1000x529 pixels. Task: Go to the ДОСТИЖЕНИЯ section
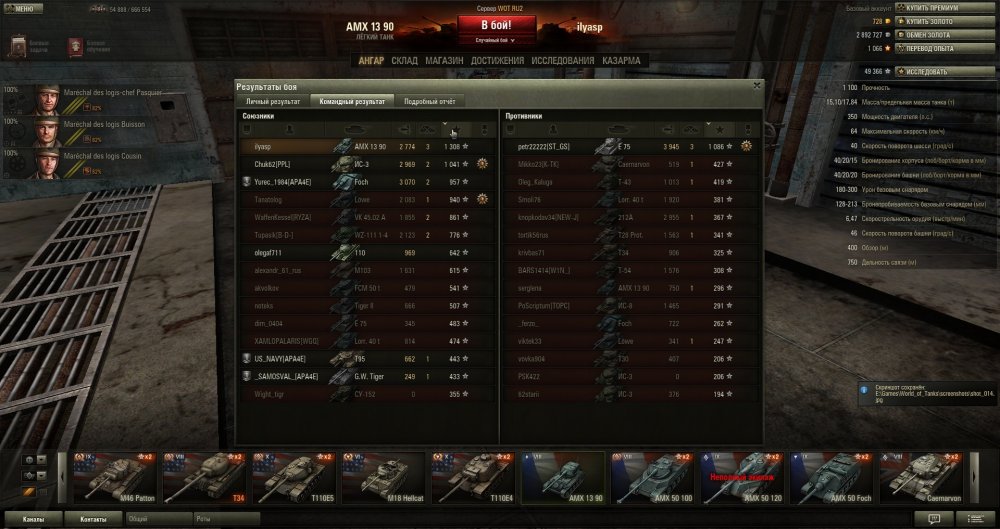[497, 61]
